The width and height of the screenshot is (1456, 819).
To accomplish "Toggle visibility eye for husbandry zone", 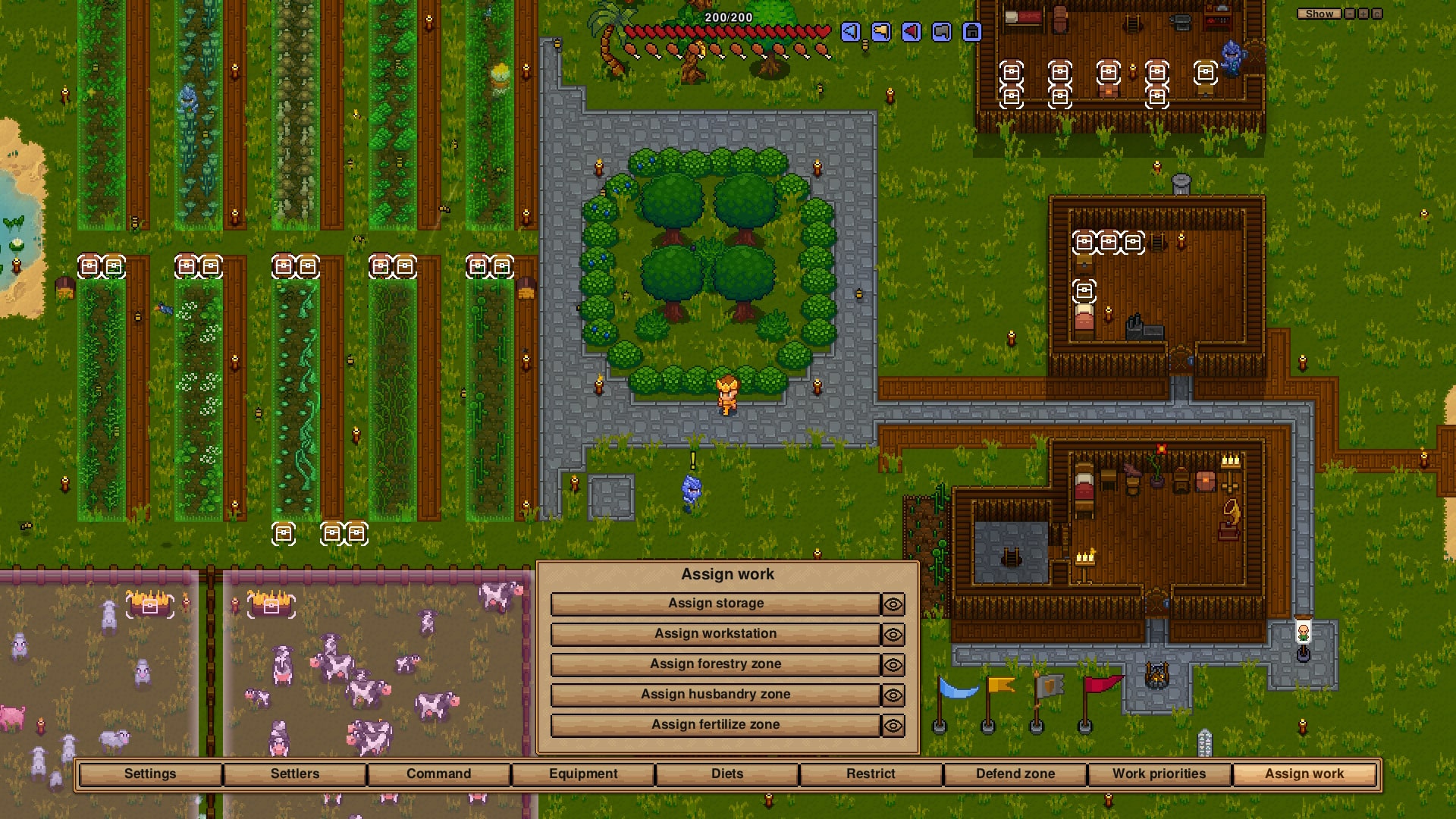I will (893, 695).
